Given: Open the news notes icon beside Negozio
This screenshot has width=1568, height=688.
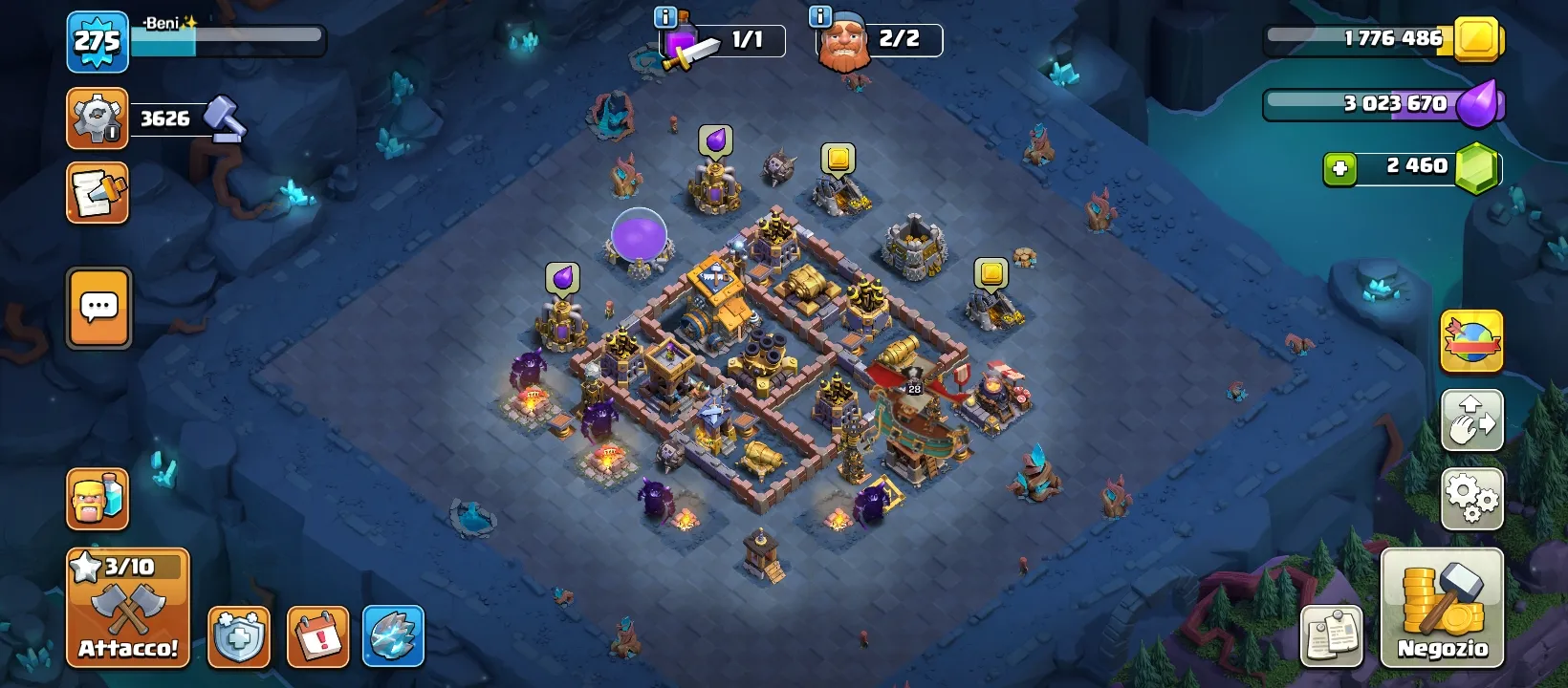Looking at the screenshot, I should [x=1331, y=634].
